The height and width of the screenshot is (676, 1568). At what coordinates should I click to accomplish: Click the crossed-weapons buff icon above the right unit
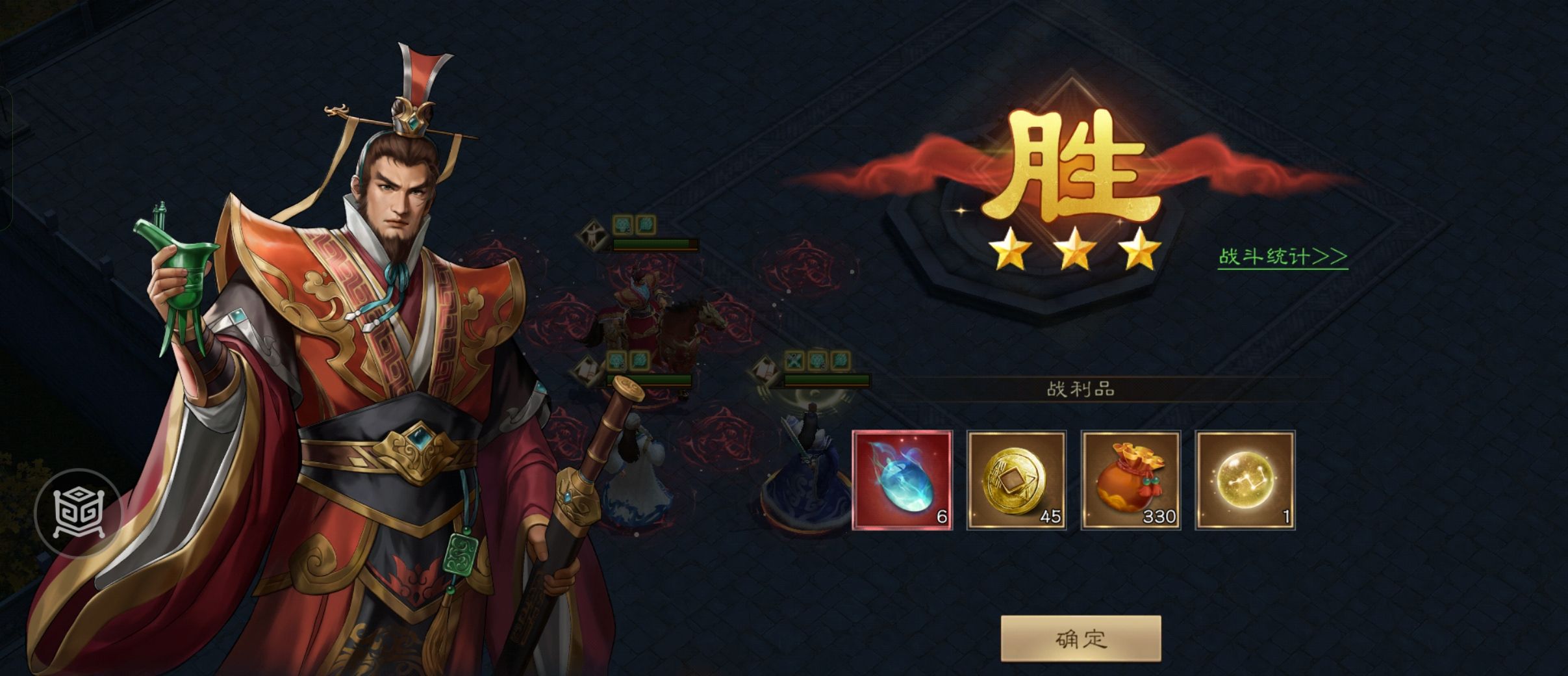tap(794, 359)
